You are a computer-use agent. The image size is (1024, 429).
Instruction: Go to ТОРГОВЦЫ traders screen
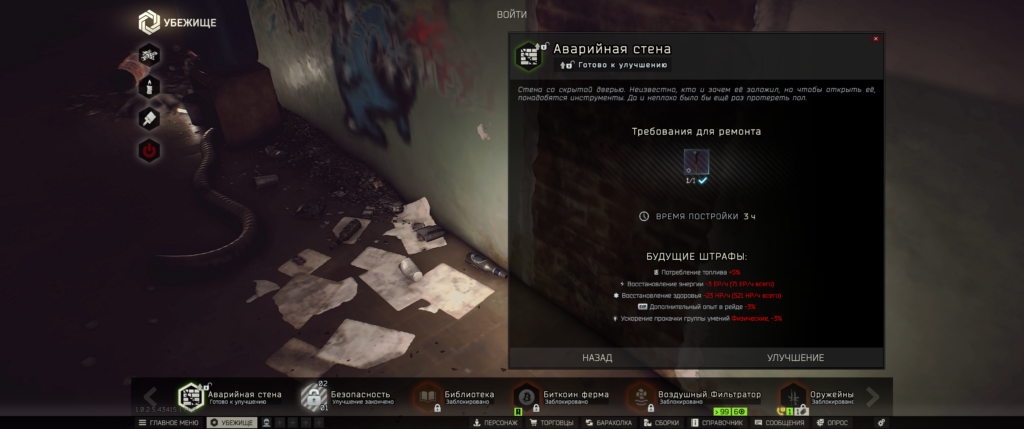click(x=551, y=423)
